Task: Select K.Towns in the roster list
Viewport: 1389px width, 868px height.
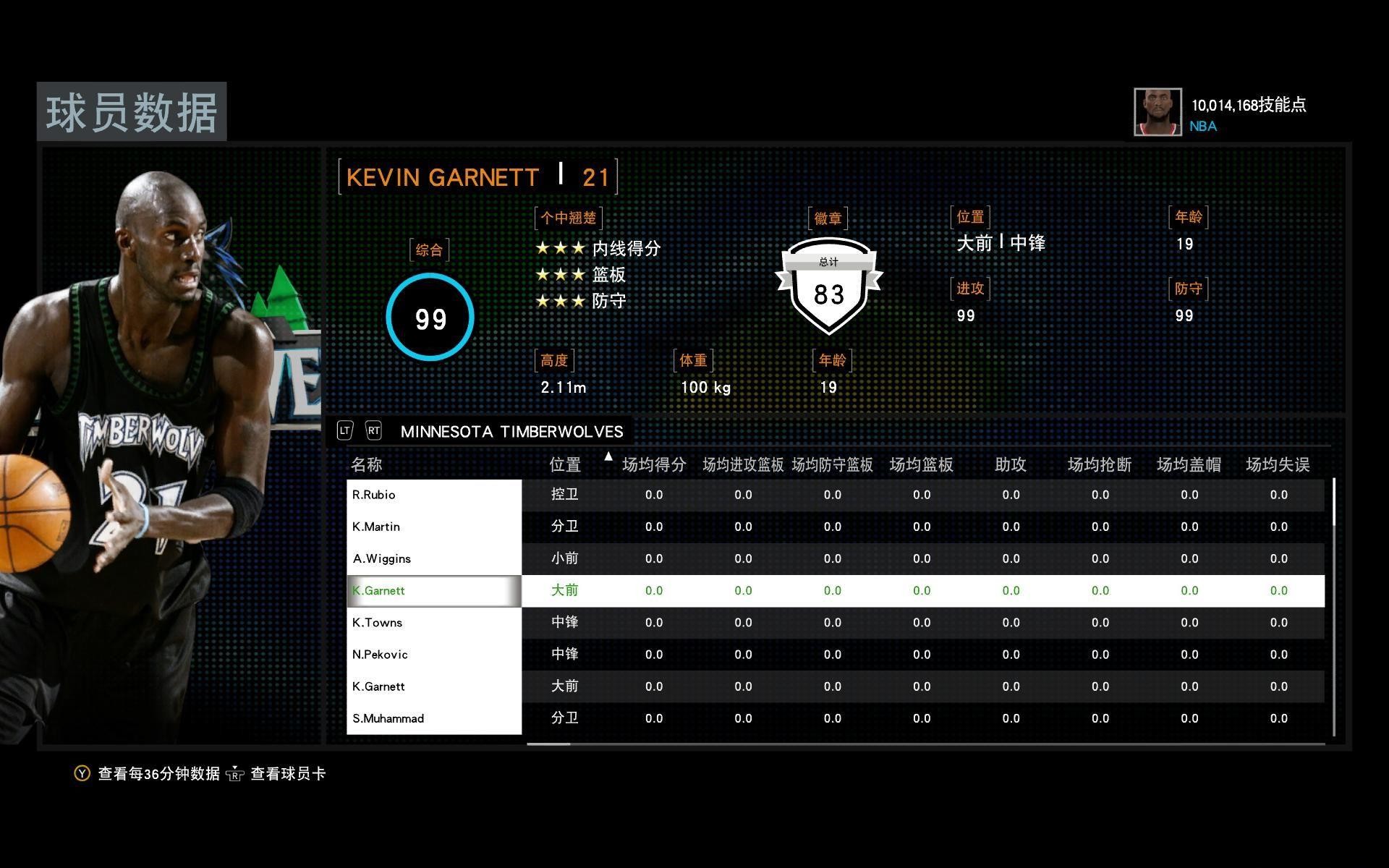Action: pos(378,622)
